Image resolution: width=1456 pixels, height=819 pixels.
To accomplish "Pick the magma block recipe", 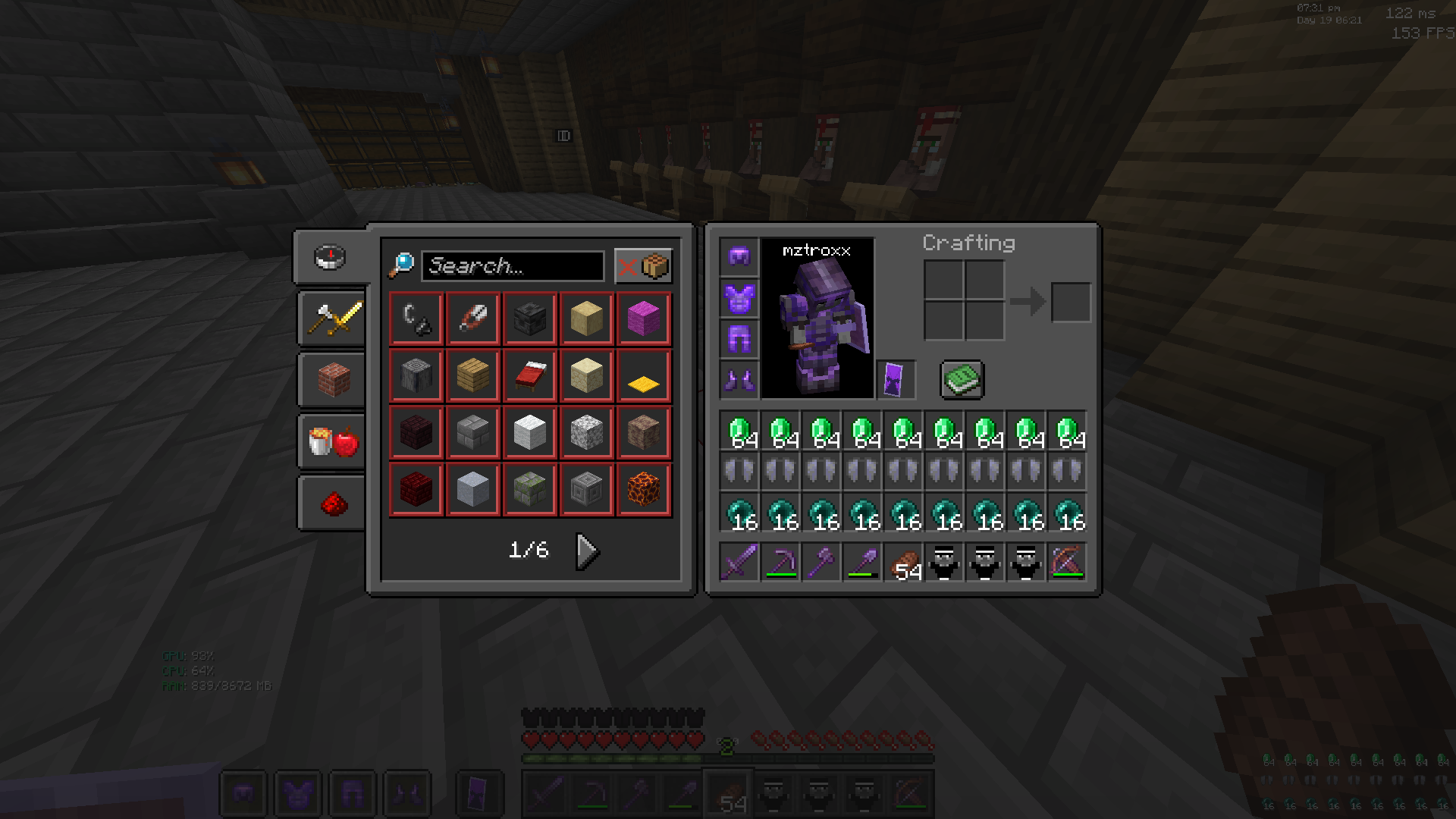I will coord(644,490).
